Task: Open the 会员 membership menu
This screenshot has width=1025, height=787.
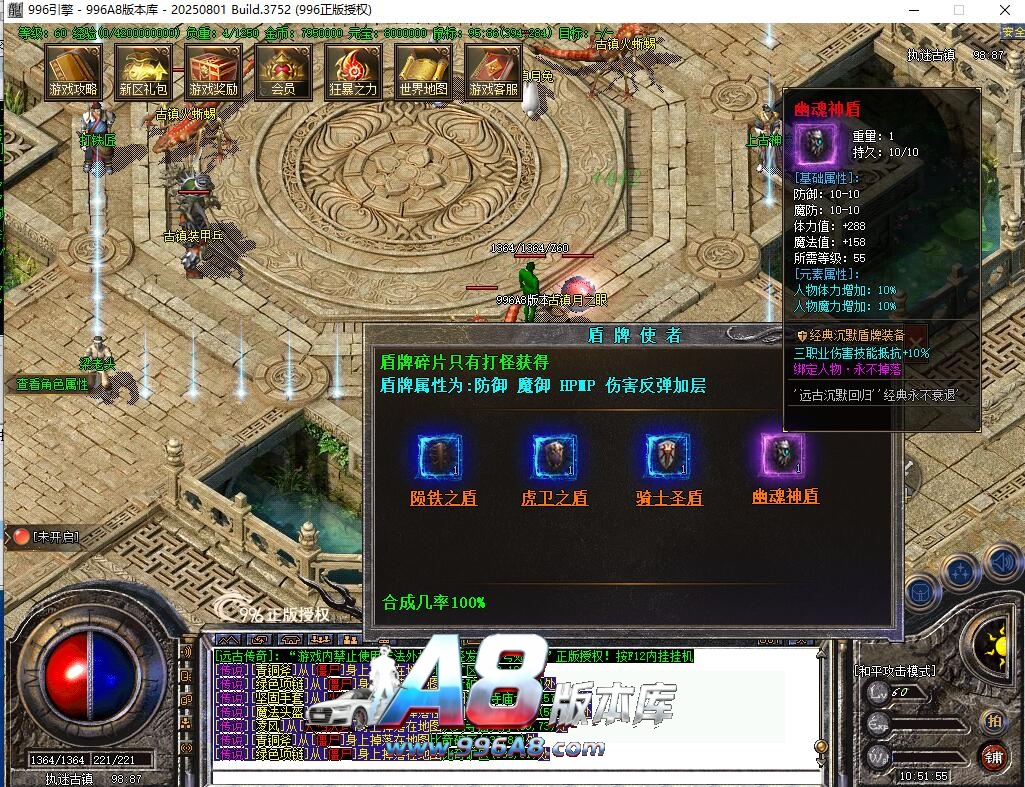Action: click(283, 71)
